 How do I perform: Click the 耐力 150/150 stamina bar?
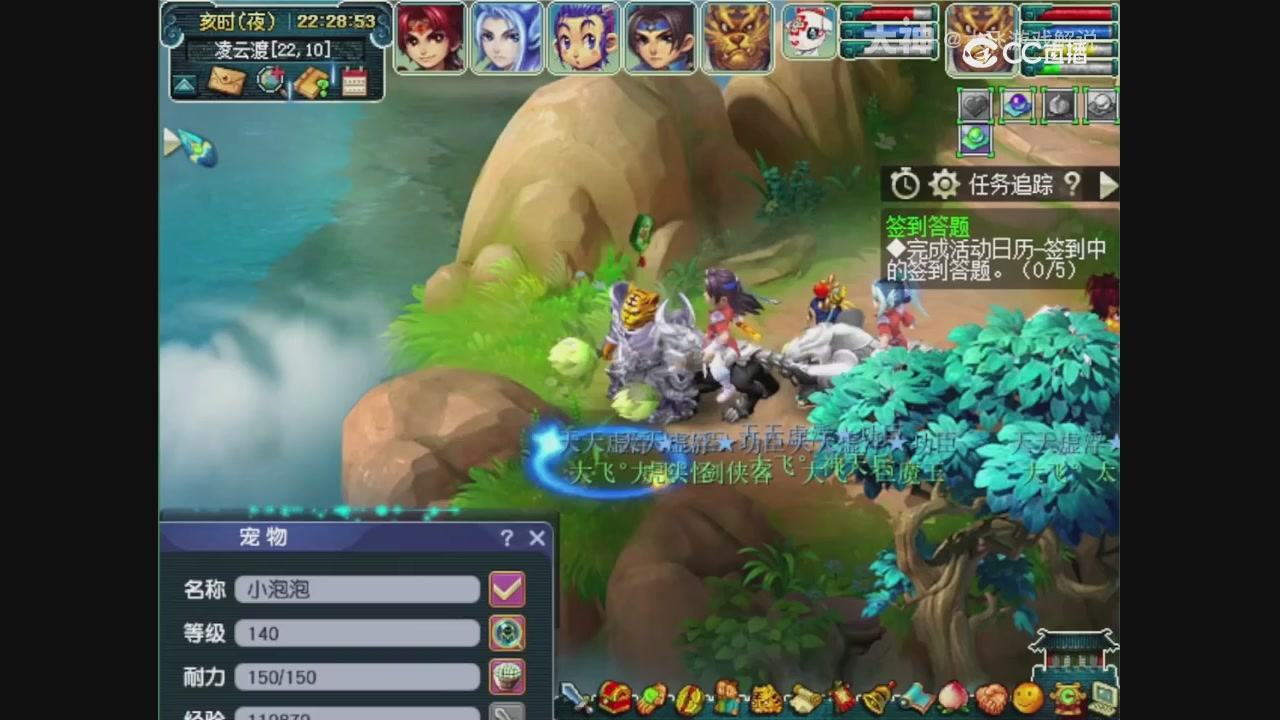point(357,677)
